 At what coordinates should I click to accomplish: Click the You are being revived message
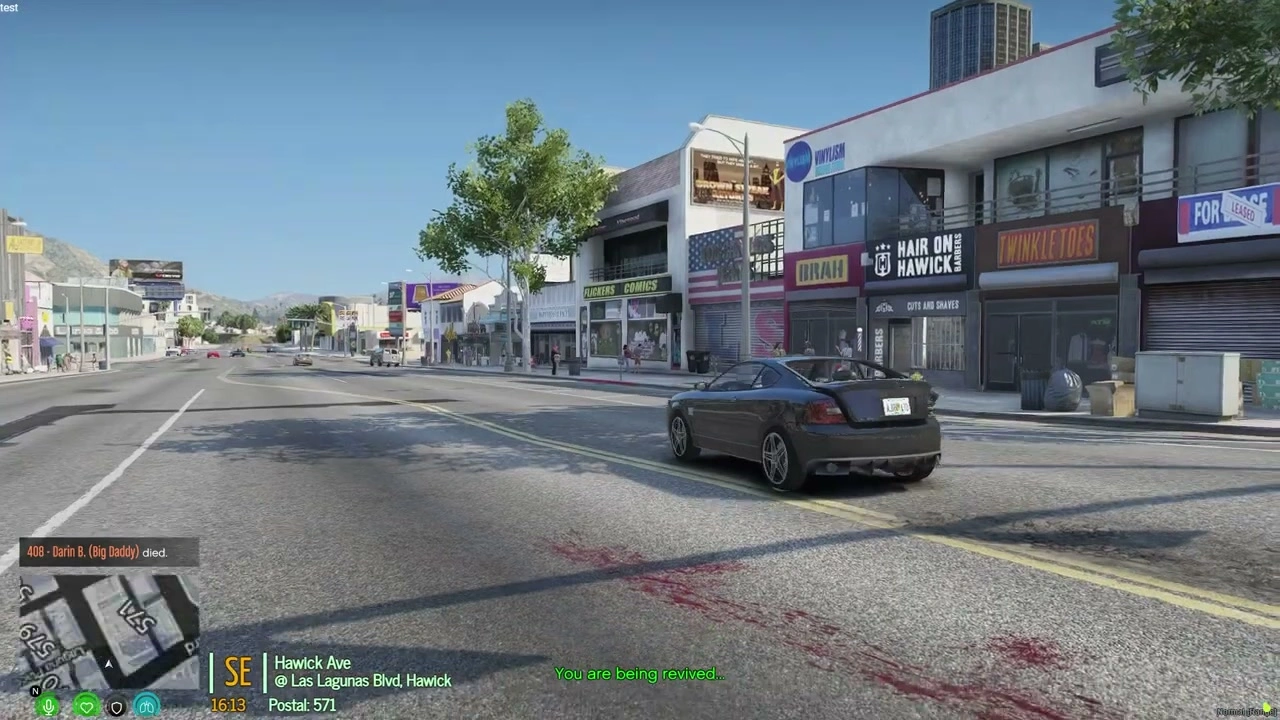(x=639, y=673)
